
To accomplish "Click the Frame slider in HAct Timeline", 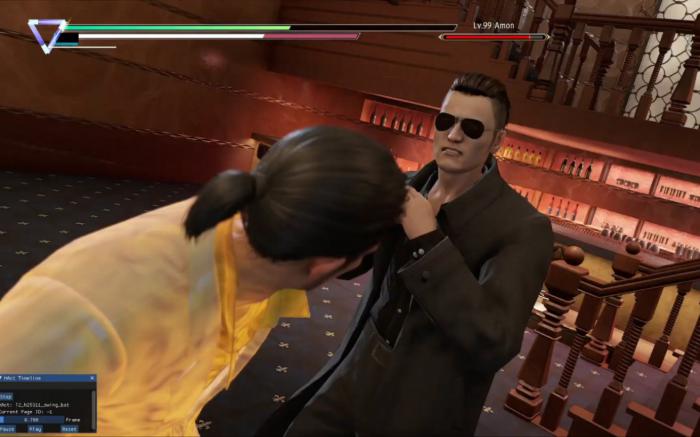I will click(x=32, y=420).
